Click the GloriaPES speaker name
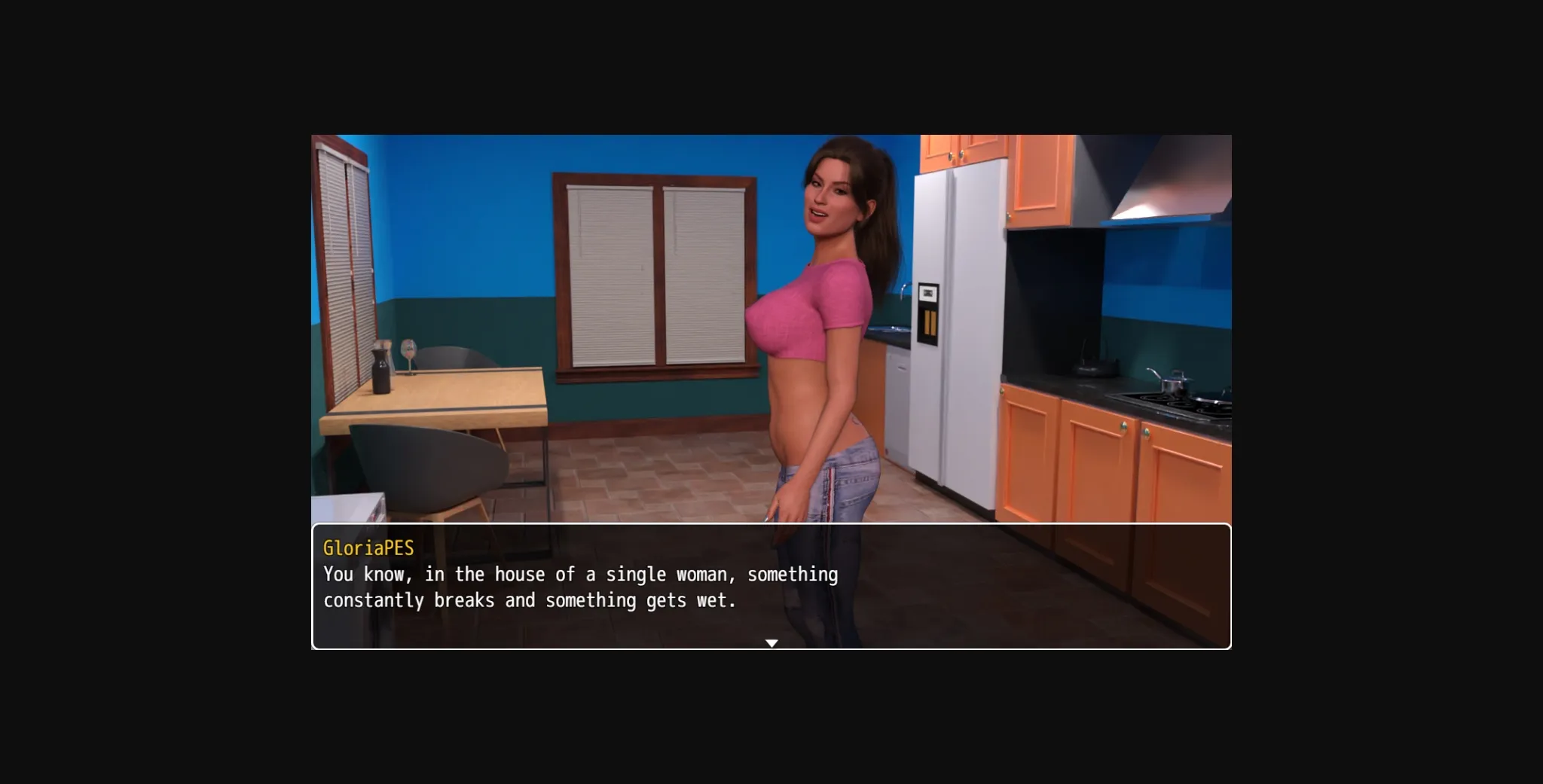This screenshot has height=784, width=1543. tap(368, 549)
